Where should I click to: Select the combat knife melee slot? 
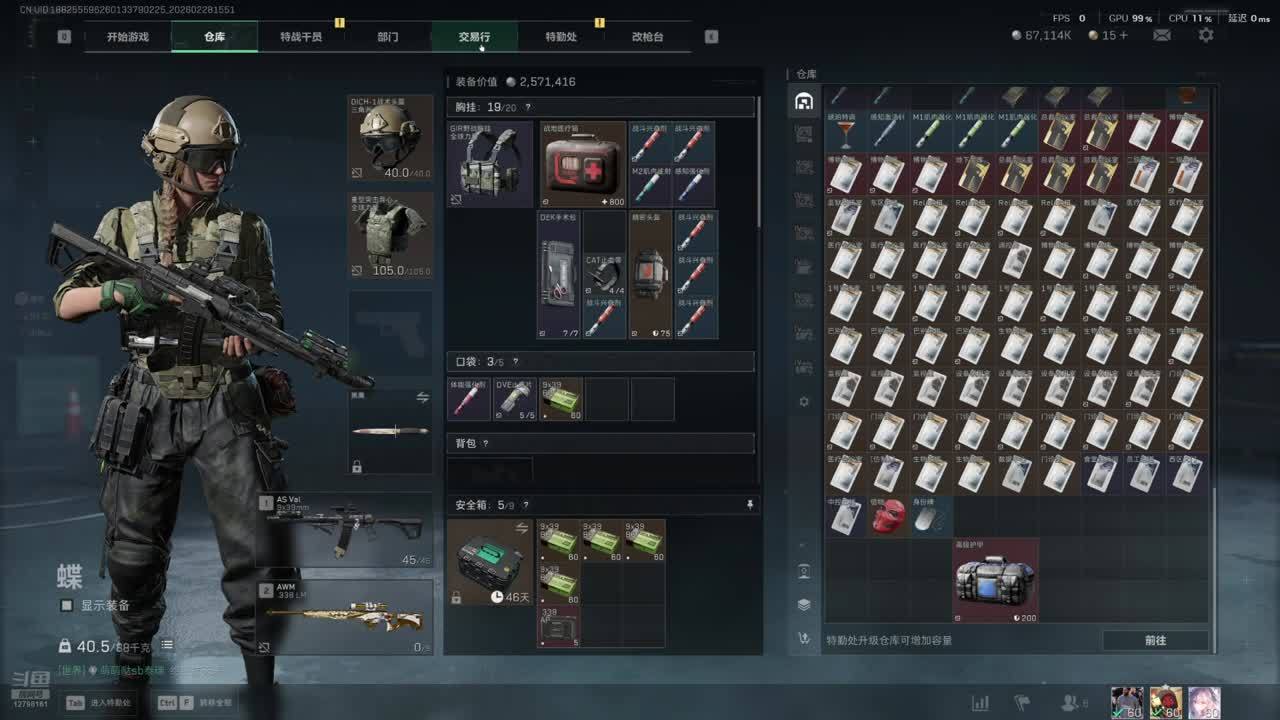(x=390, y=431)
